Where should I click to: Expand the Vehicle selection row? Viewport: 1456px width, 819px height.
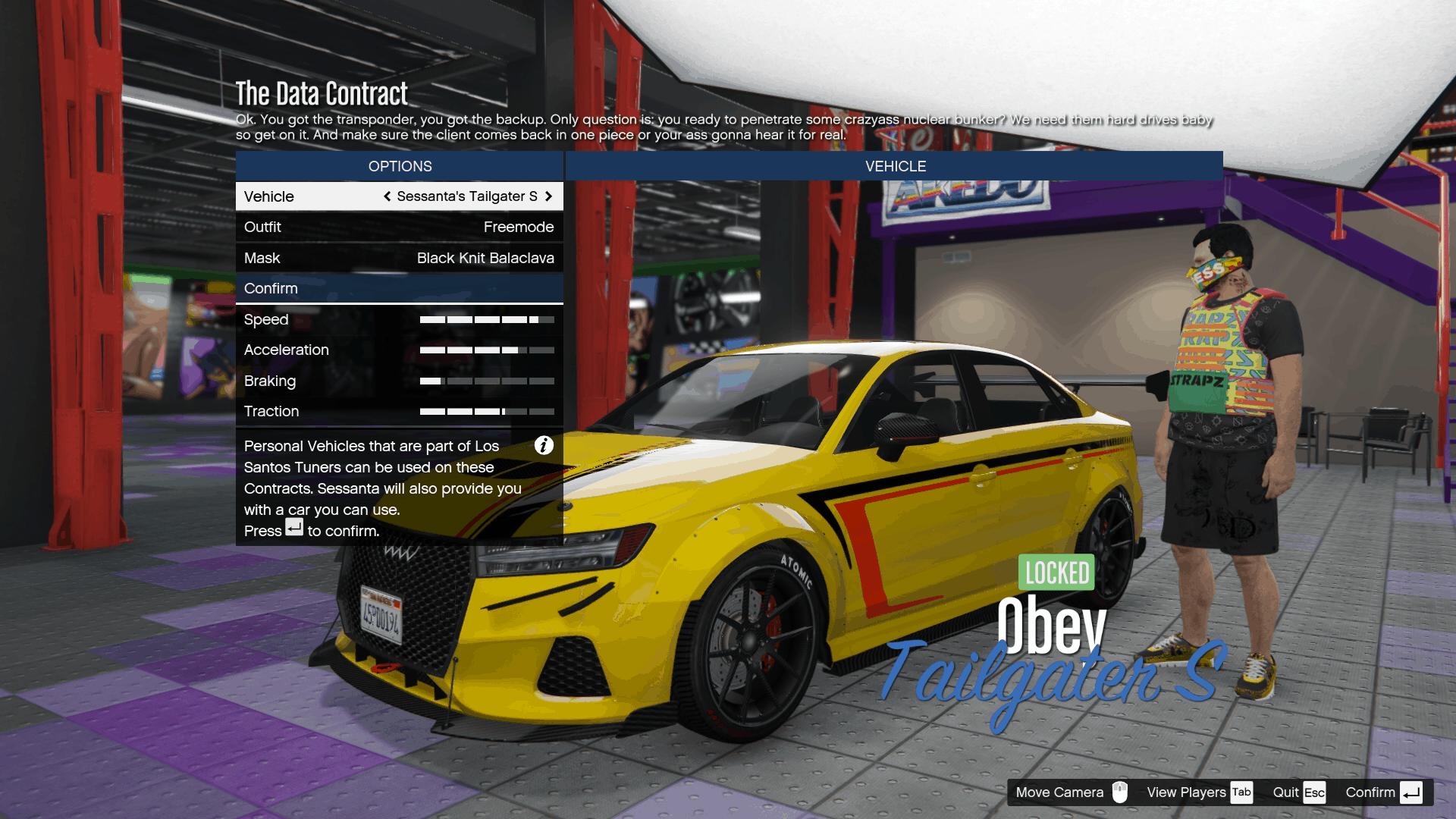(399, 196)
